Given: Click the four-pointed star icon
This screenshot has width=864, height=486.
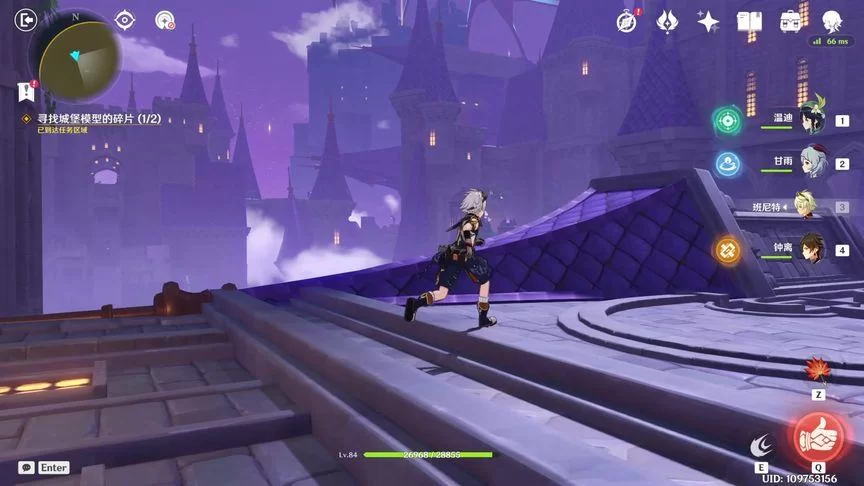Looking at the screenshot, I should [x=708, y=21].
